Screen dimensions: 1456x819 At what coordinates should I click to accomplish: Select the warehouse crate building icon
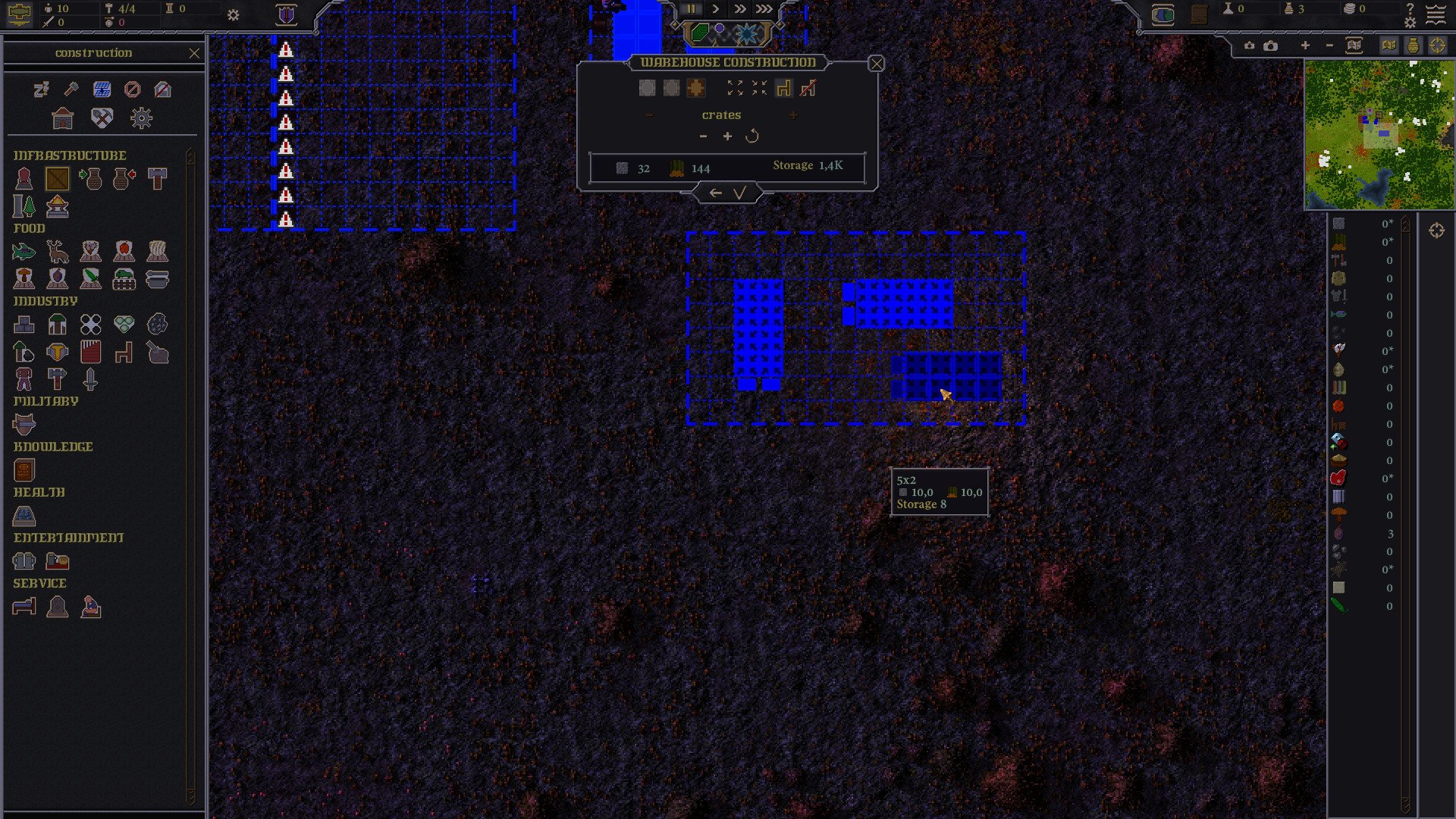58,179
